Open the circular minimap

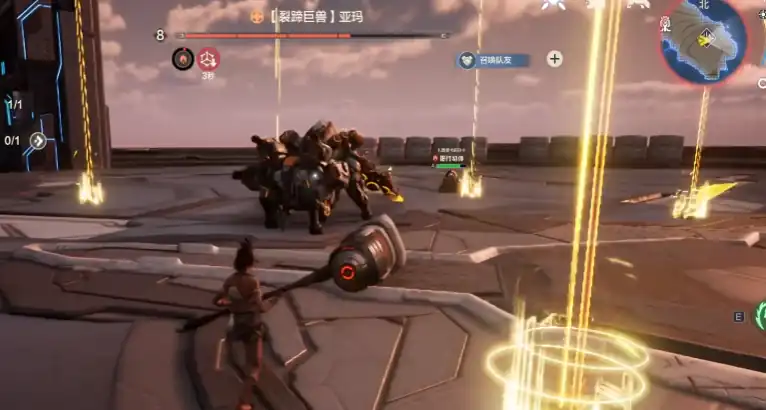click(703, 41)
